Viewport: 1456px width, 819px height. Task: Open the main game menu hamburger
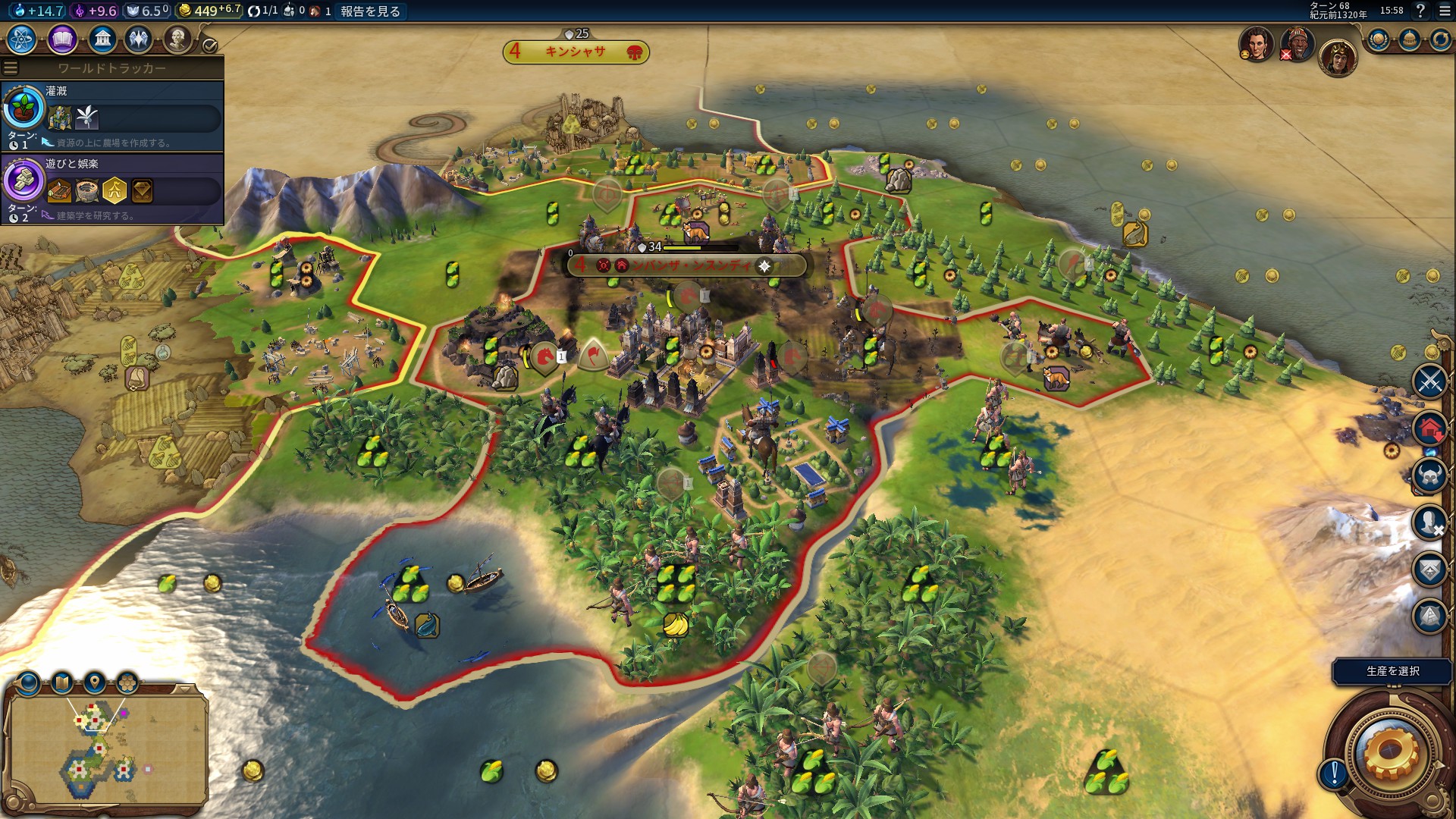point(1444,11)
